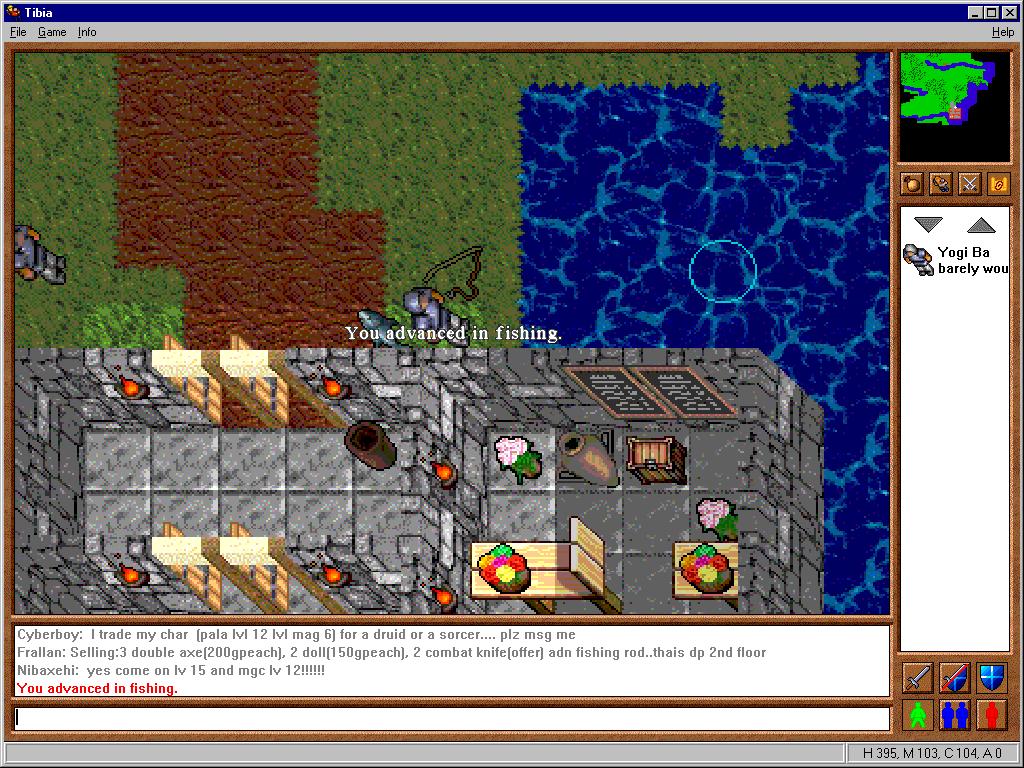The image size is (1024, 768).
Task: Open the File menu
Action: click(x=18, y=32)
